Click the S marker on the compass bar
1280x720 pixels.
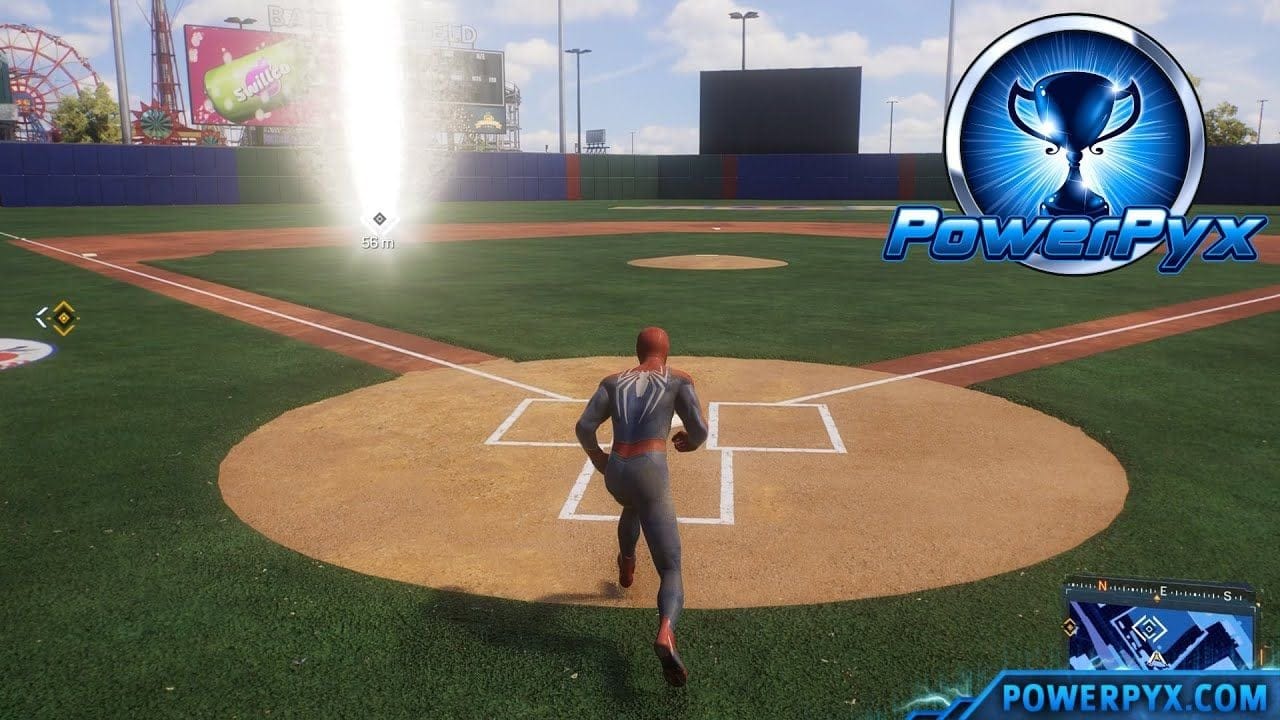tap(1227, 596)
